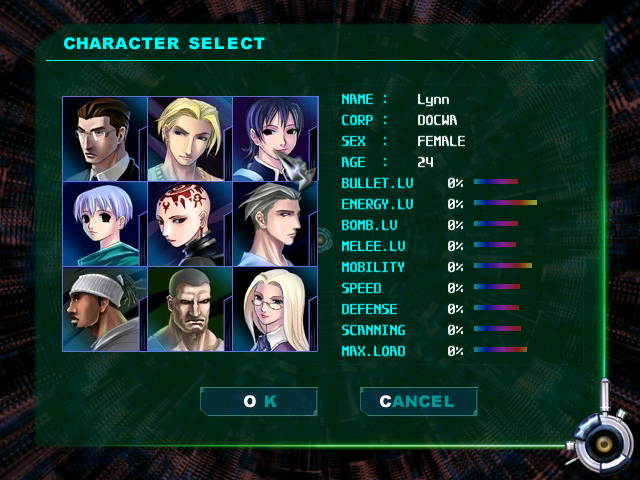The height and width of the screenshot is (480, 640).
Task: Confirm selection with the OK button
Action: pyautogui.click(x=259, y=402)
